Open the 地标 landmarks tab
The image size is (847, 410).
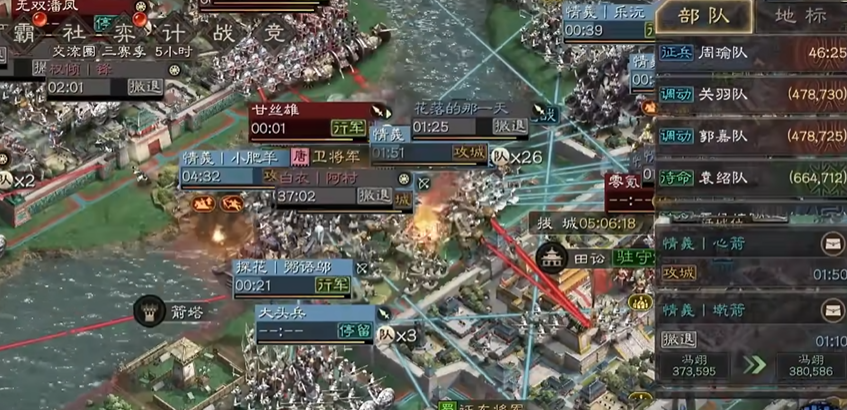(x=802, y=17)
